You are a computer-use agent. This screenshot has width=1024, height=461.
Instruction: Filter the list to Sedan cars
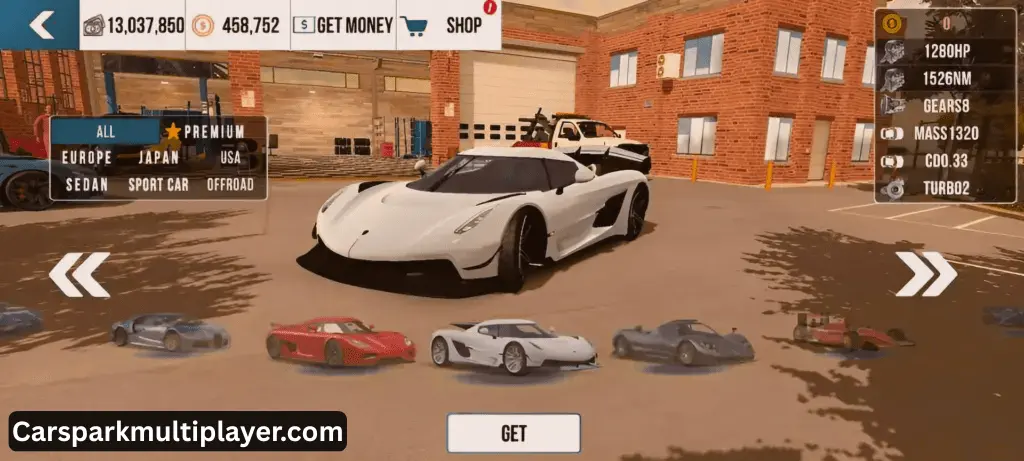pyautogui.click(x=87, y=184)
